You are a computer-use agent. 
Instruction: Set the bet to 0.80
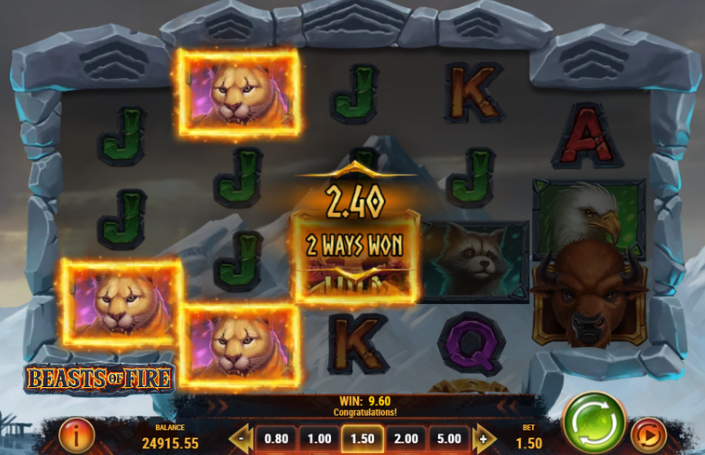[275, 438]
